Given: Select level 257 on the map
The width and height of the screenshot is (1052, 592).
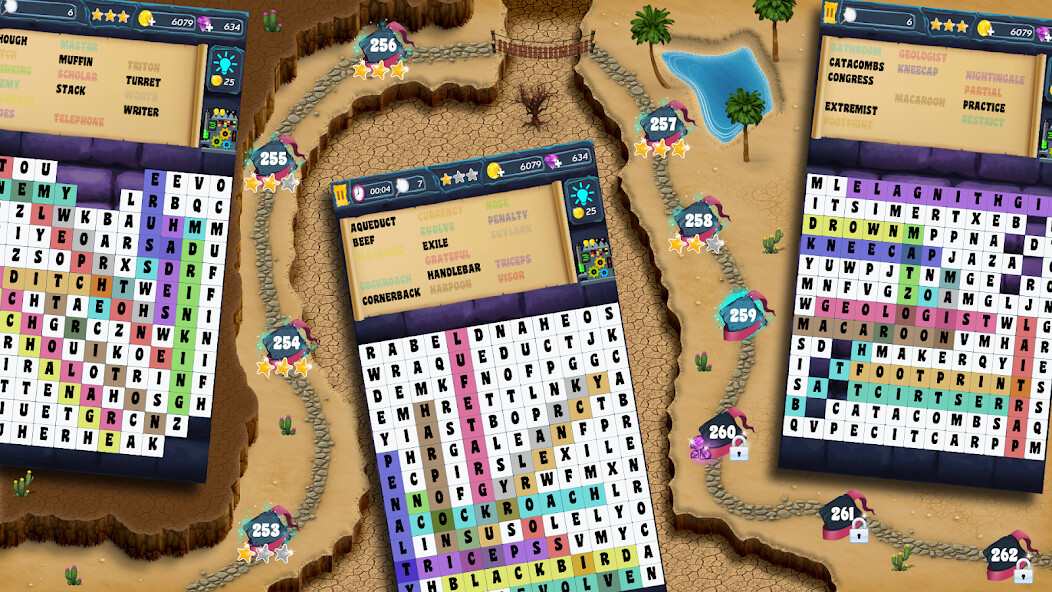Looking at the screenshot, I should click(662, 126).
